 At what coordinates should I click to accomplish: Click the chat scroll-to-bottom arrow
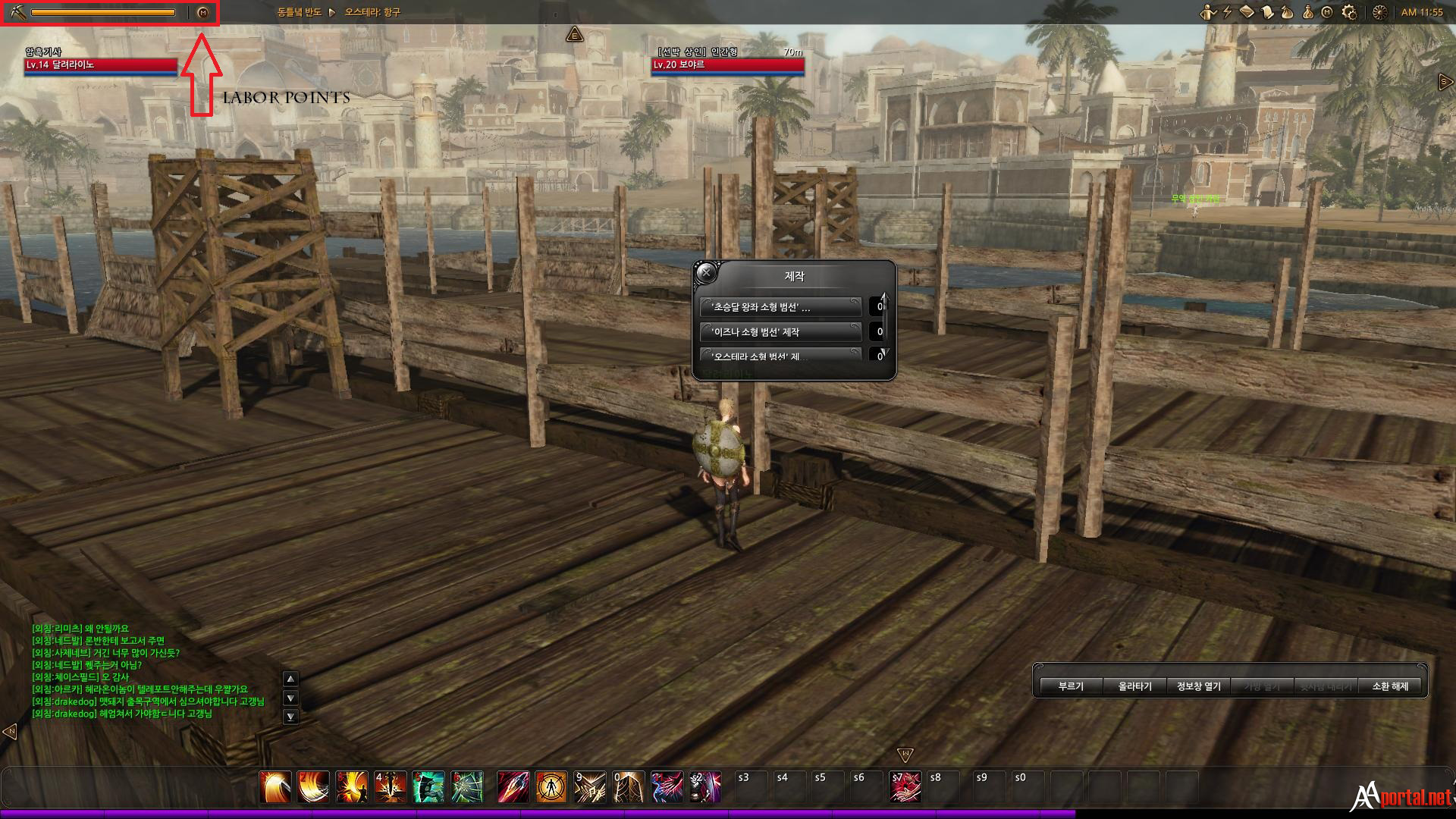pos(290,717)
